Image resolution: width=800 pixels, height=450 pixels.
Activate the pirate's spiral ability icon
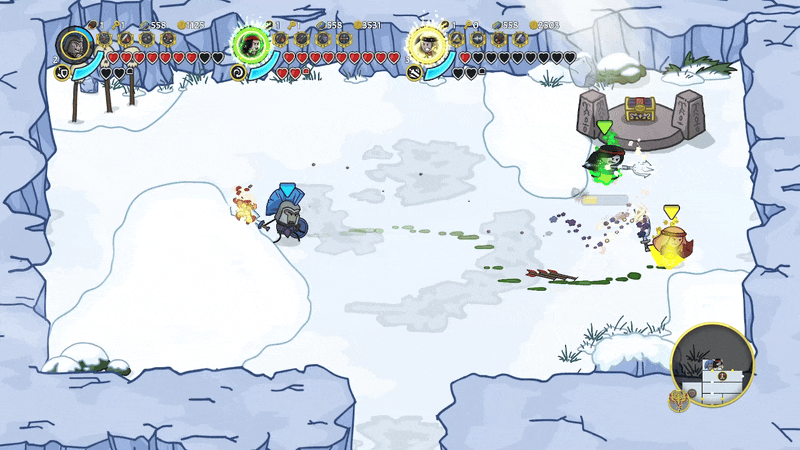[238, 73]
